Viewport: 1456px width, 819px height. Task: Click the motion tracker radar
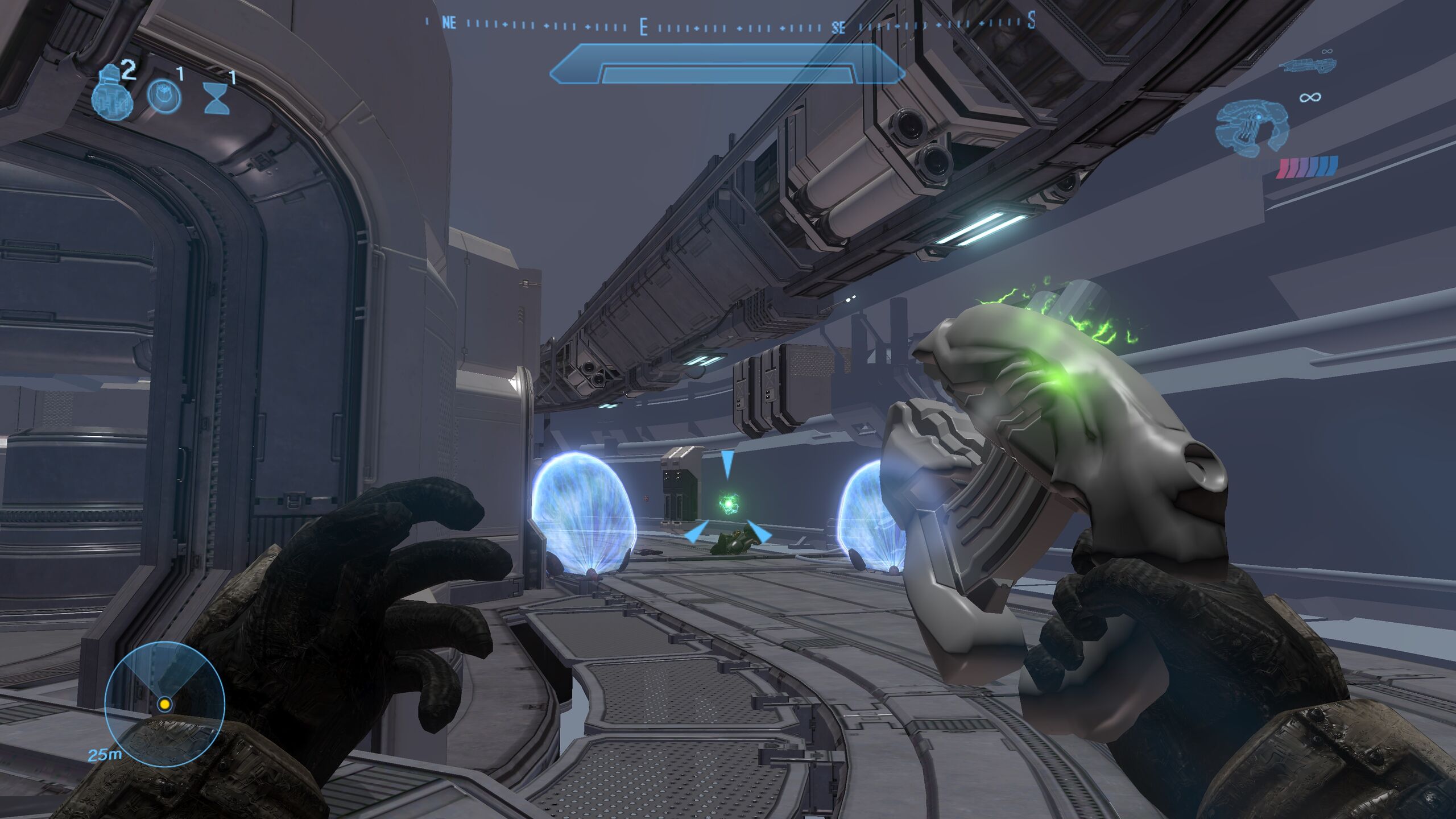[x=165, y=704]
